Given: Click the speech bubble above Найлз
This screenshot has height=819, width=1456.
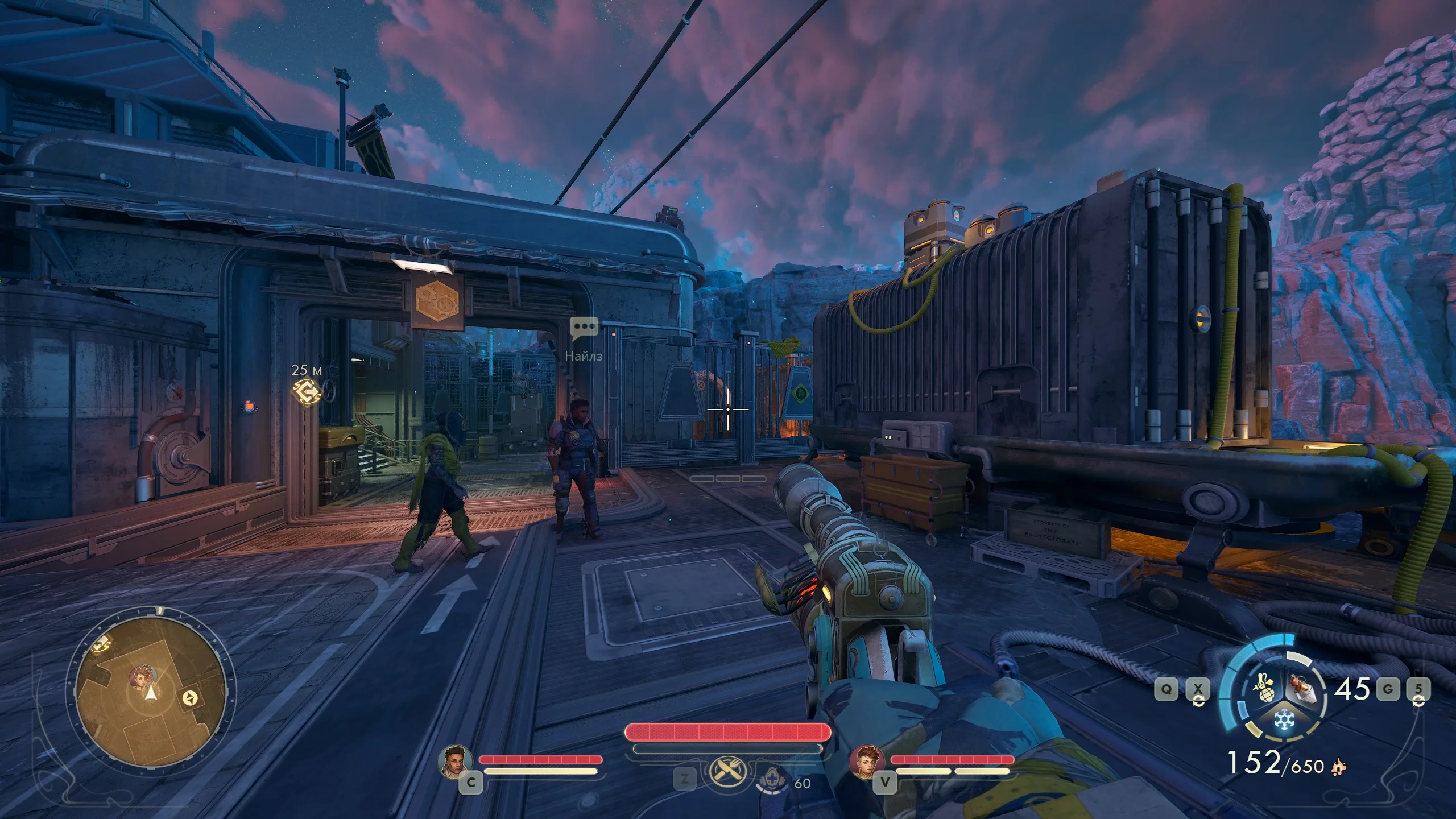Looking at the screenshot, I should (584, 328).
